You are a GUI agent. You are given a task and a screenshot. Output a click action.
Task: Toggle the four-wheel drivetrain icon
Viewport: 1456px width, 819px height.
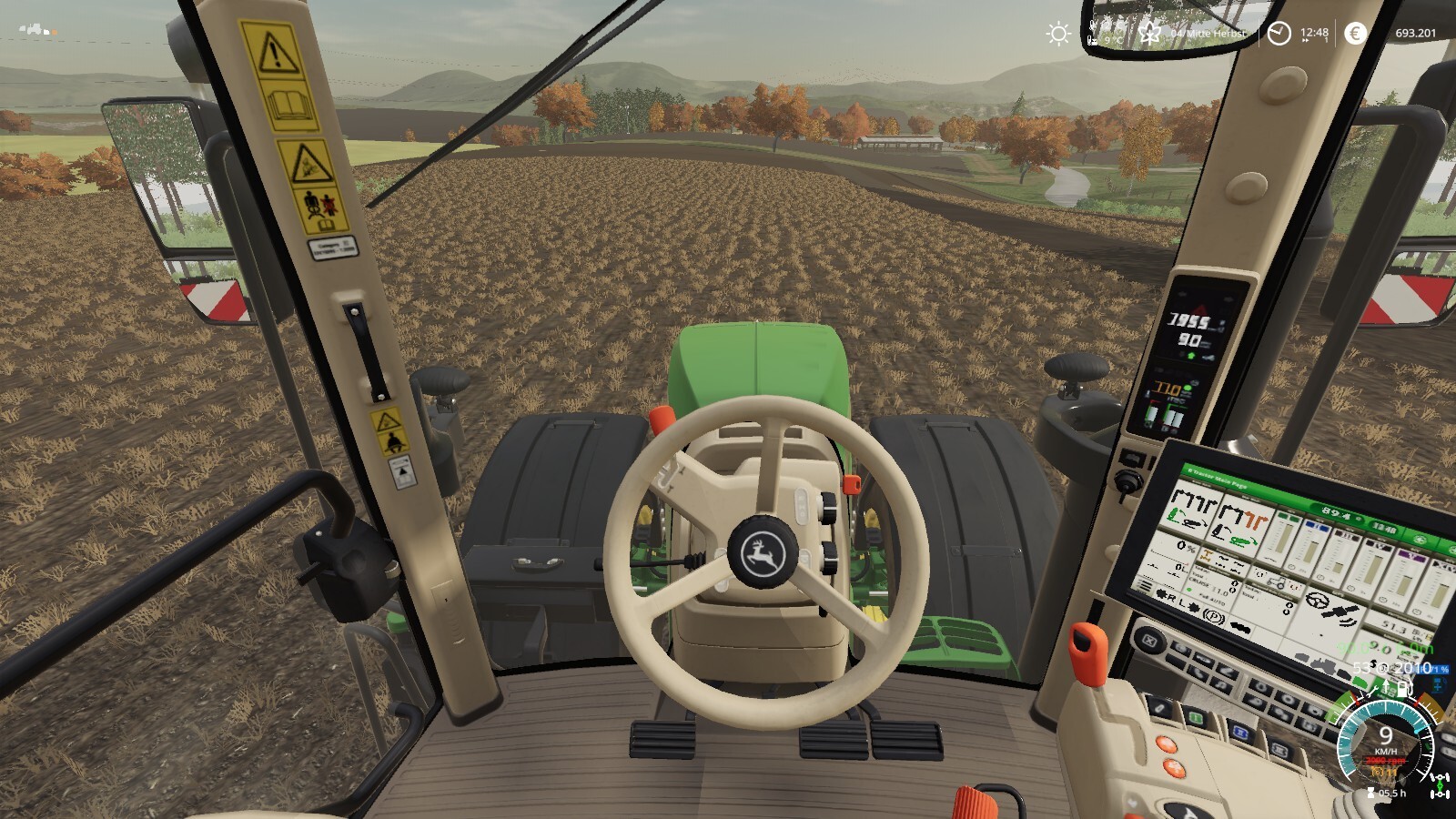click(x=1440, y=784)
